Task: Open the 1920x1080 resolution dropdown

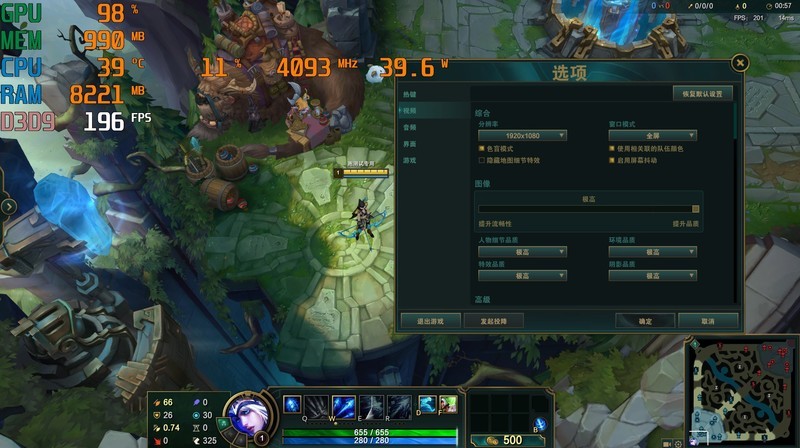Action: pos(522,135)
